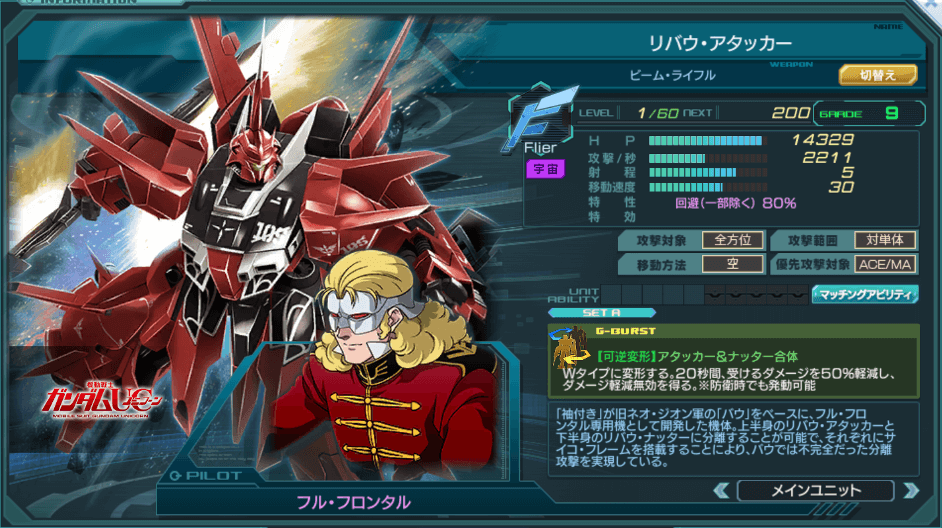The image size is (942, 528).
Task: Show the previous unit with the left arrow
Action: [721, 490]
